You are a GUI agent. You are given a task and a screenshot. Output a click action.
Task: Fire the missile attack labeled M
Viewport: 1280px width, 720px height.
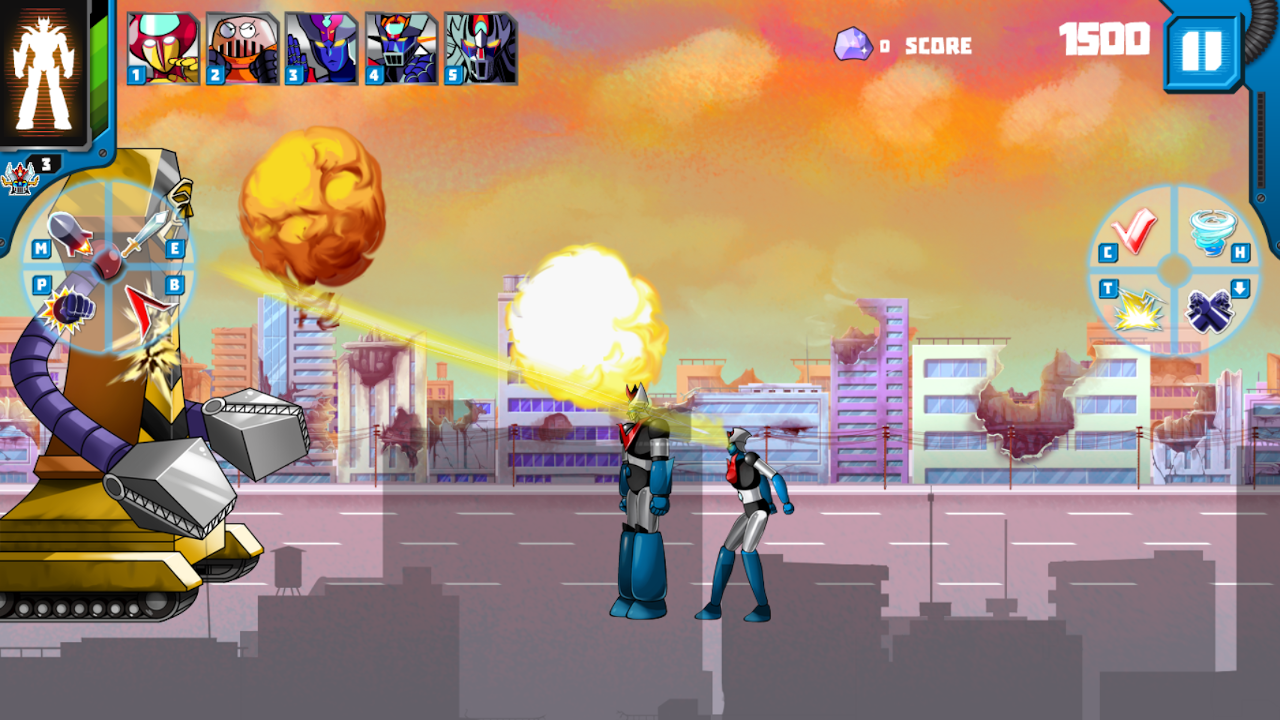(x=70, y=232)
